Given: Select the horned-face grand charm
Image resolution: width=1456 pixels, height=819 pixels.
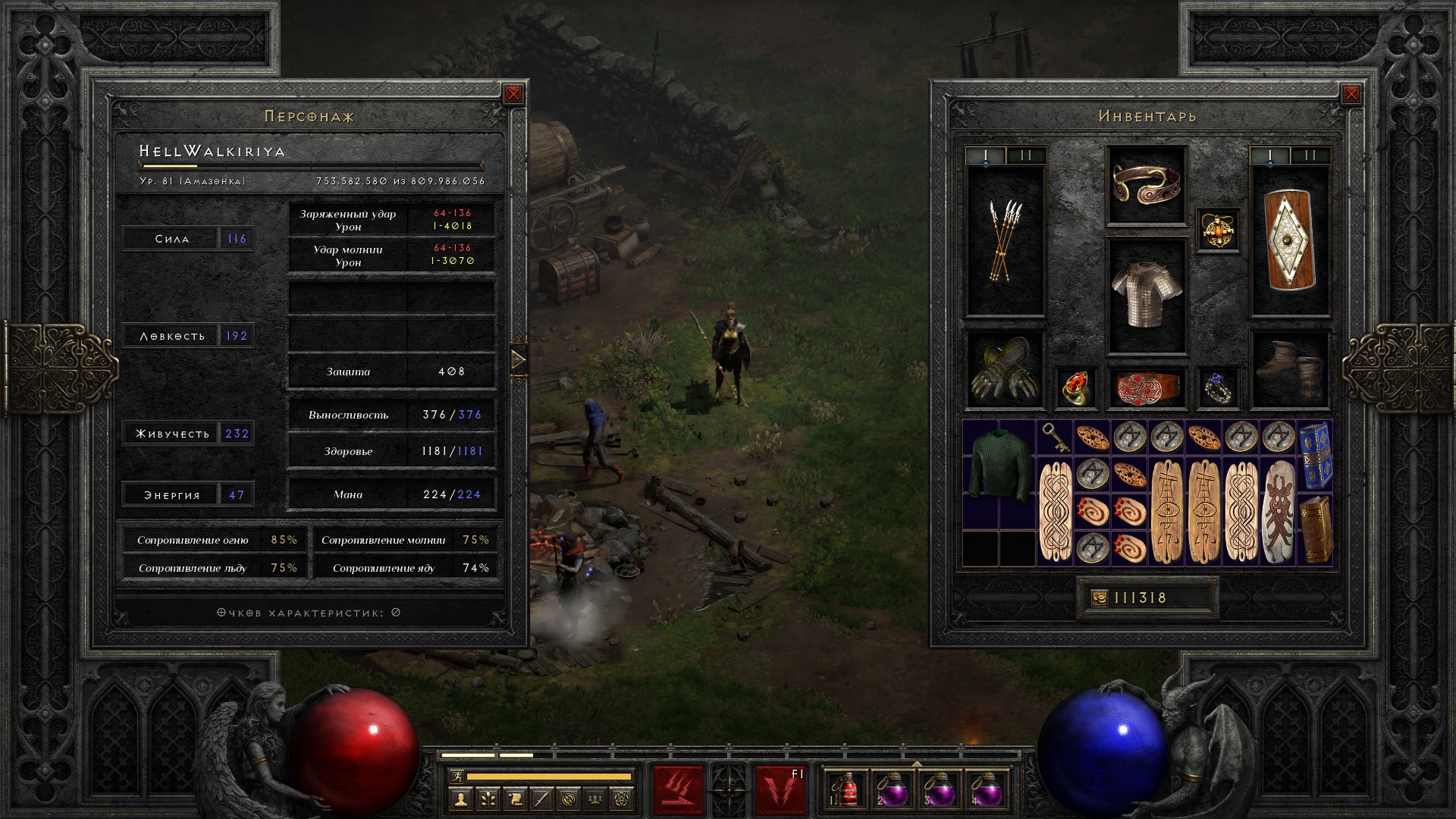Looking at the screenshot, I should coord(1279,512).
